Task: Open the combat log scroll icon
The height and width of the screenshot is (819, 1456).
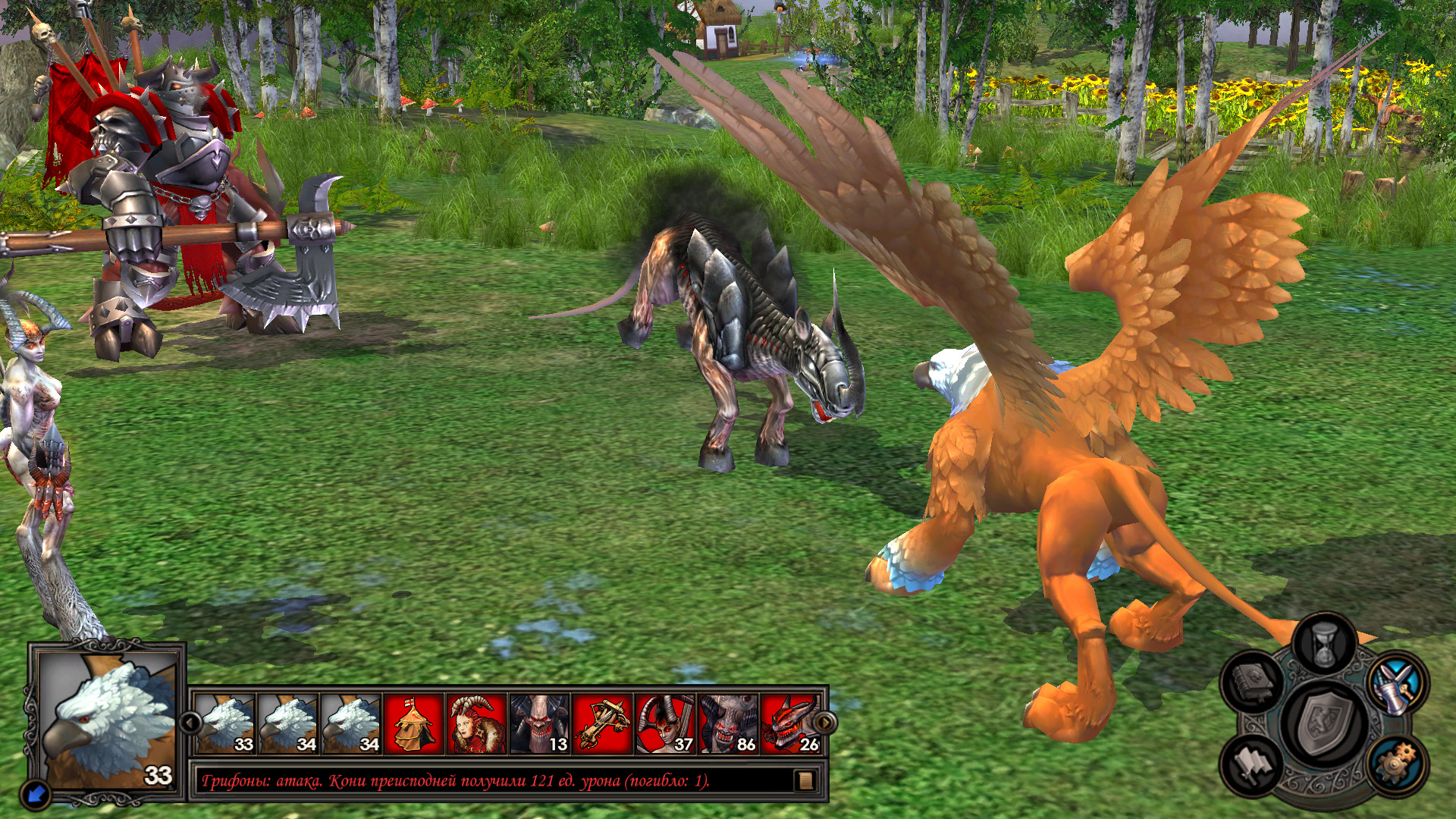Action: 805,780
